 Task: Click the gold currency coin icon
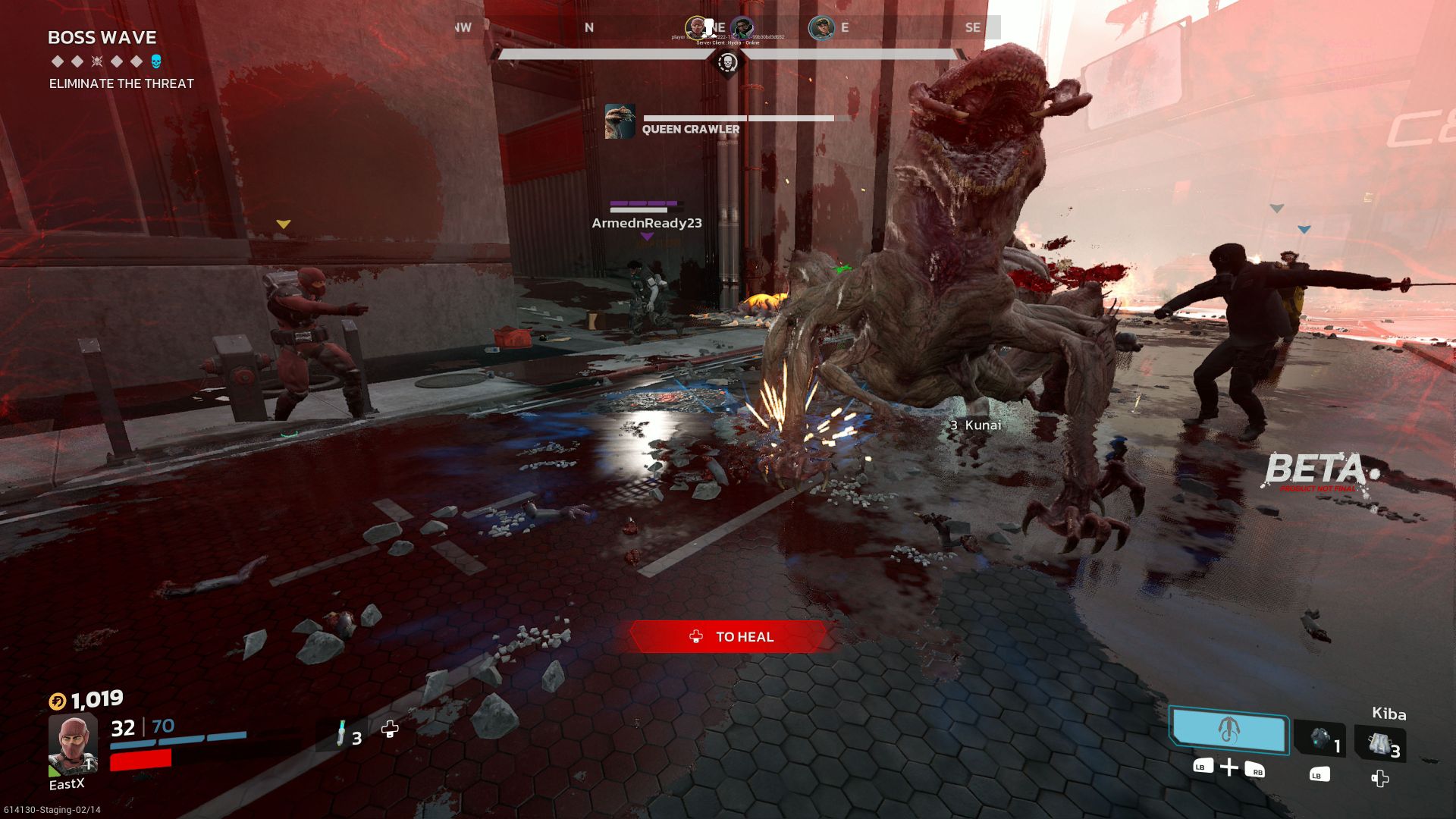(58, 701)
